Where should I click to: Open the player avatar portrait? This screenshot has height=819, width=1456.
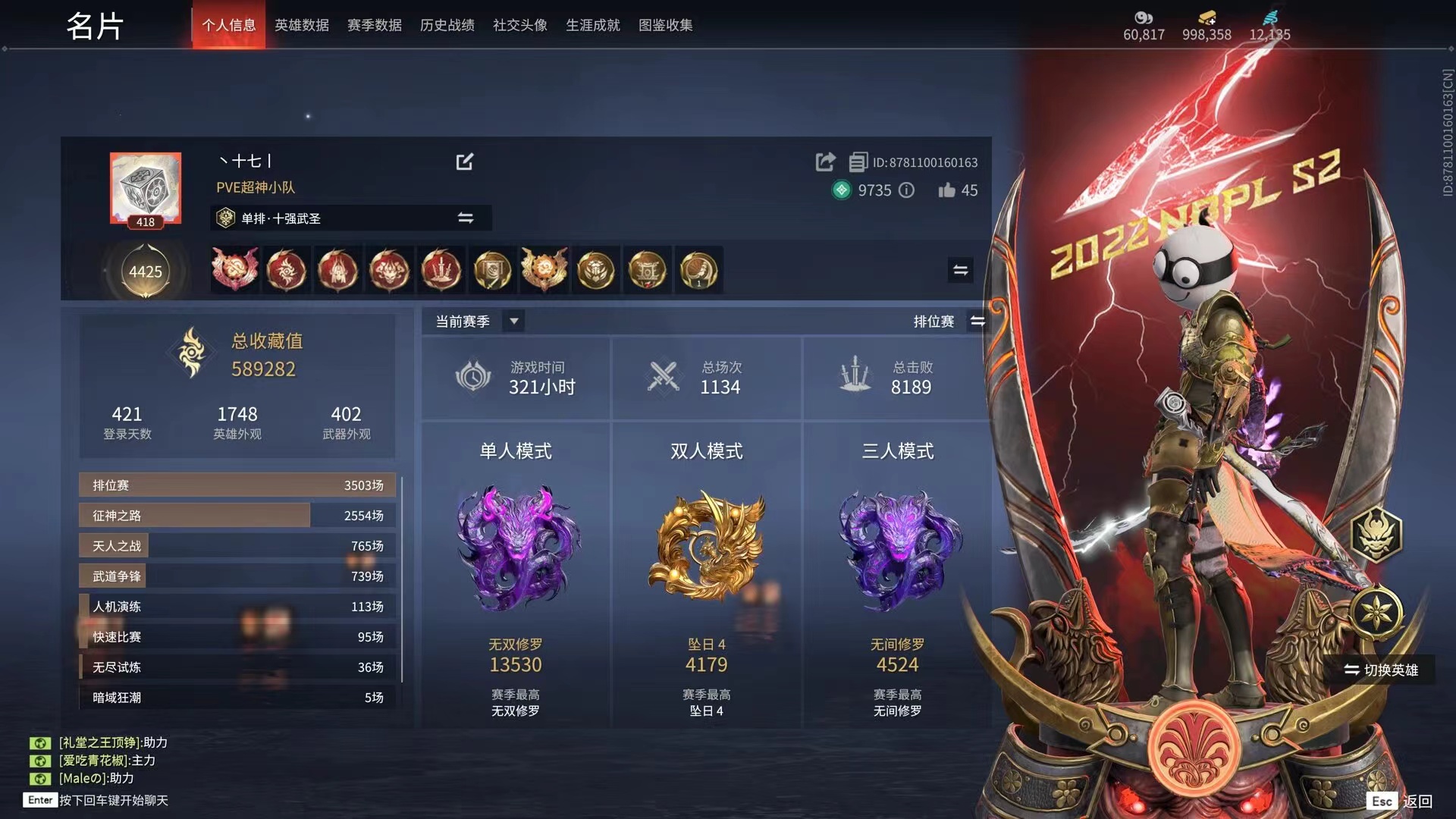click(x=146, y=188)
